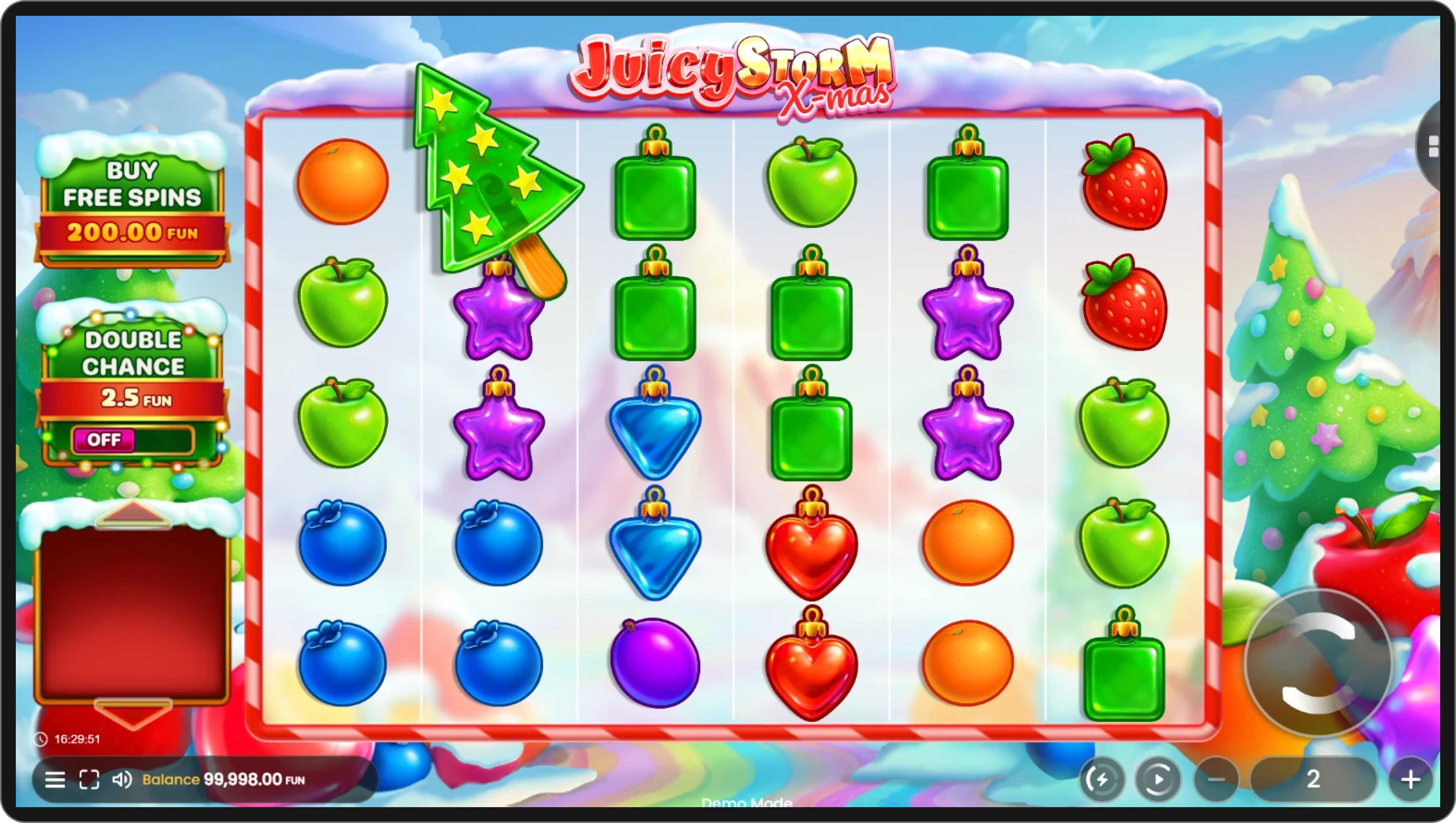Open the hamburger menu
Viewport: 1456px width, 823px height.
[55, 780]
